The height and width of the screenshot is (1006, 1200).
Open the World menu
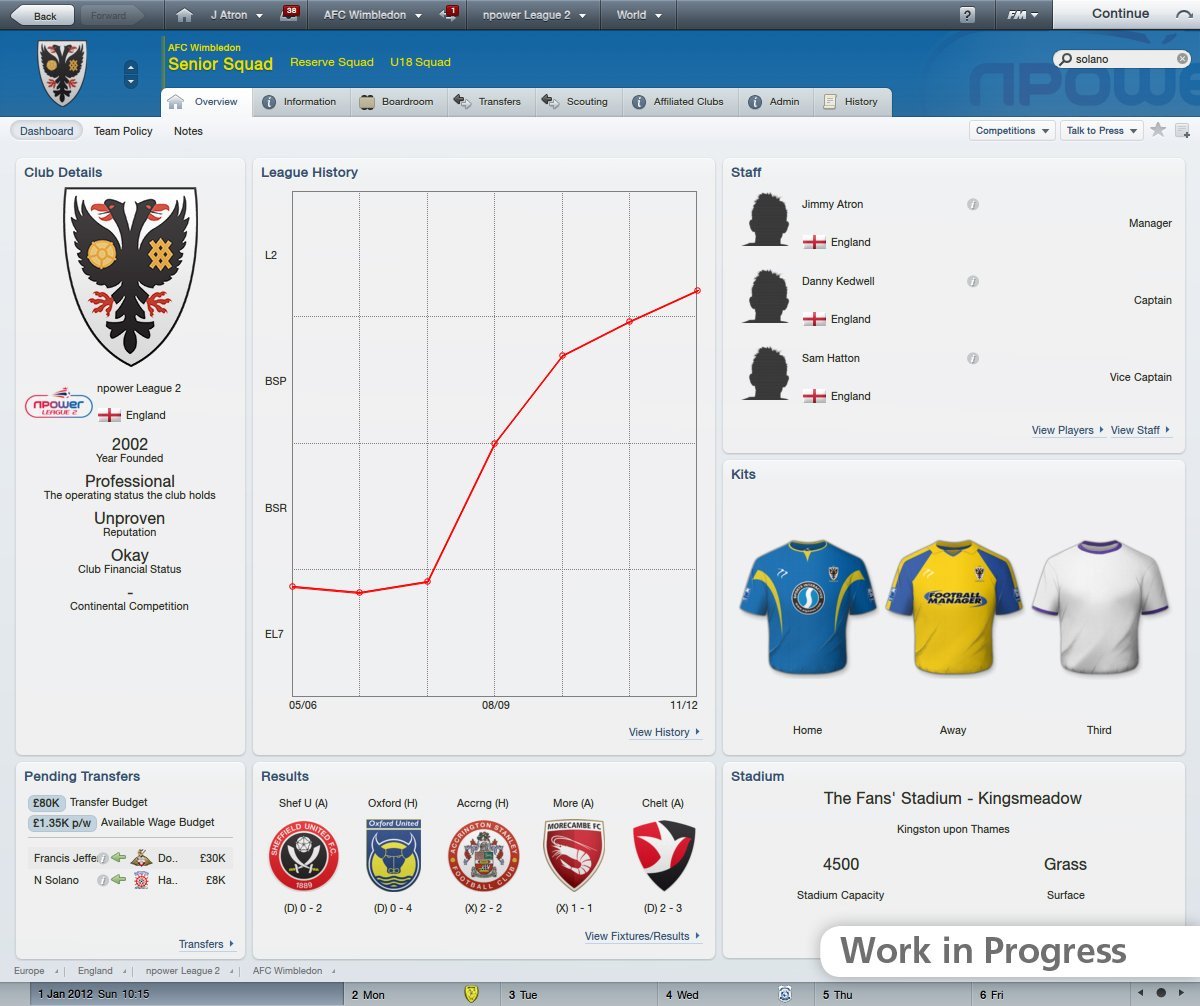tap(638, 15)
